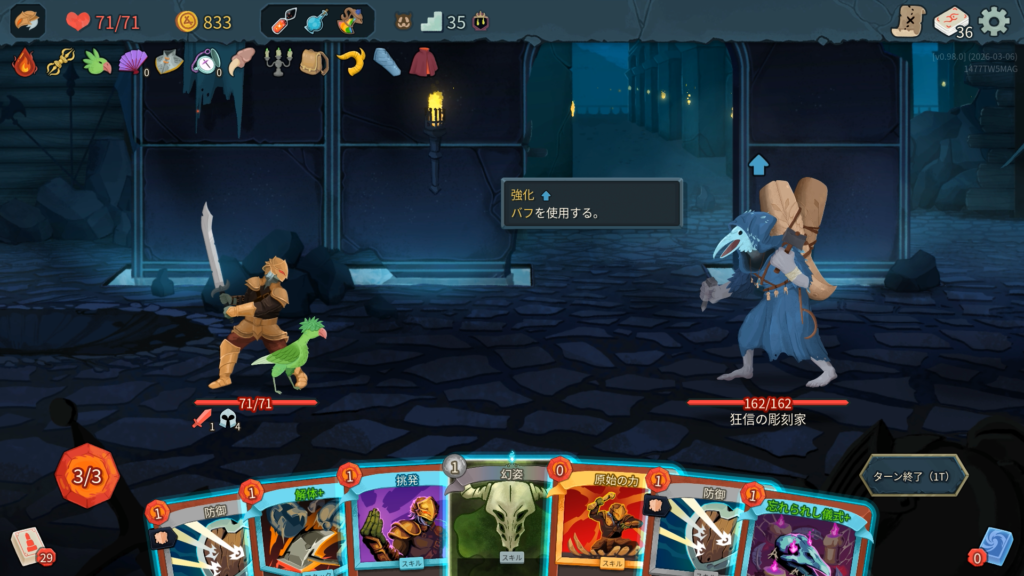View the discard pile
The image size is (1024, 576).
(993, 546)
